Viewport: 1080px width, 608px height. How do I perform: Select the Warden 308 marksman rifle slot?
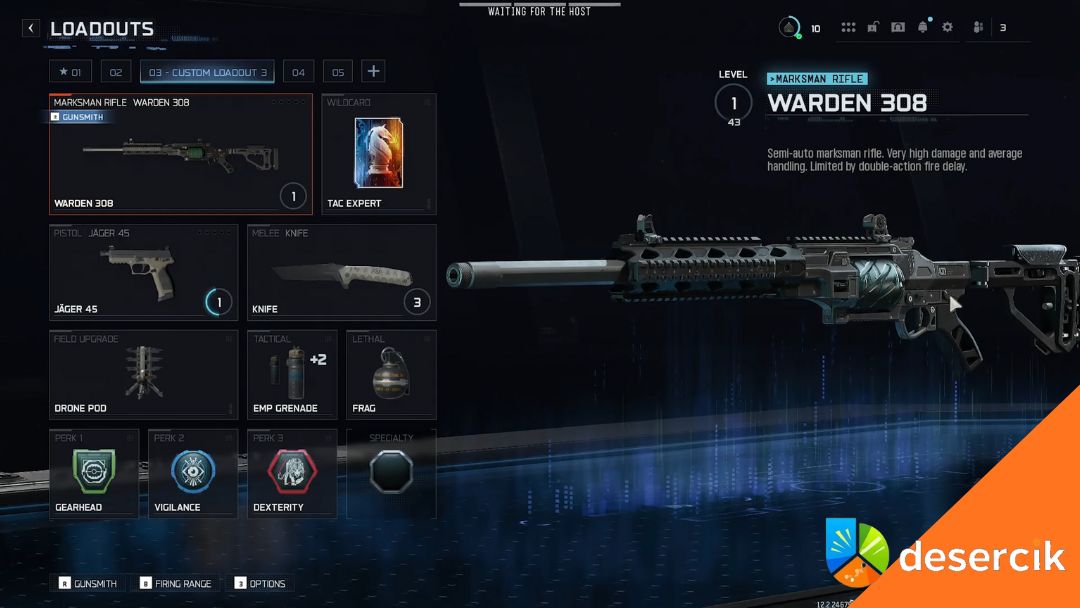point(181,154)
